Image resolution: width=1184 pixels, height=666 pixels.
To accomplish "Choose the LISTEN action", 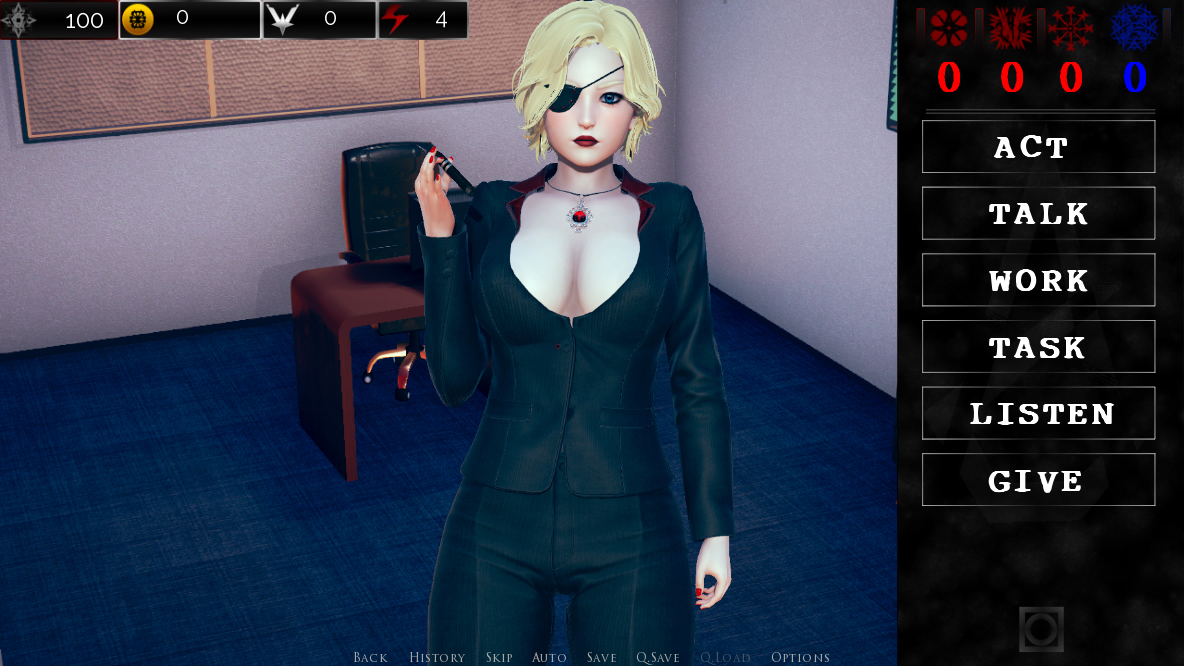I will click(x=1038, y=414).
